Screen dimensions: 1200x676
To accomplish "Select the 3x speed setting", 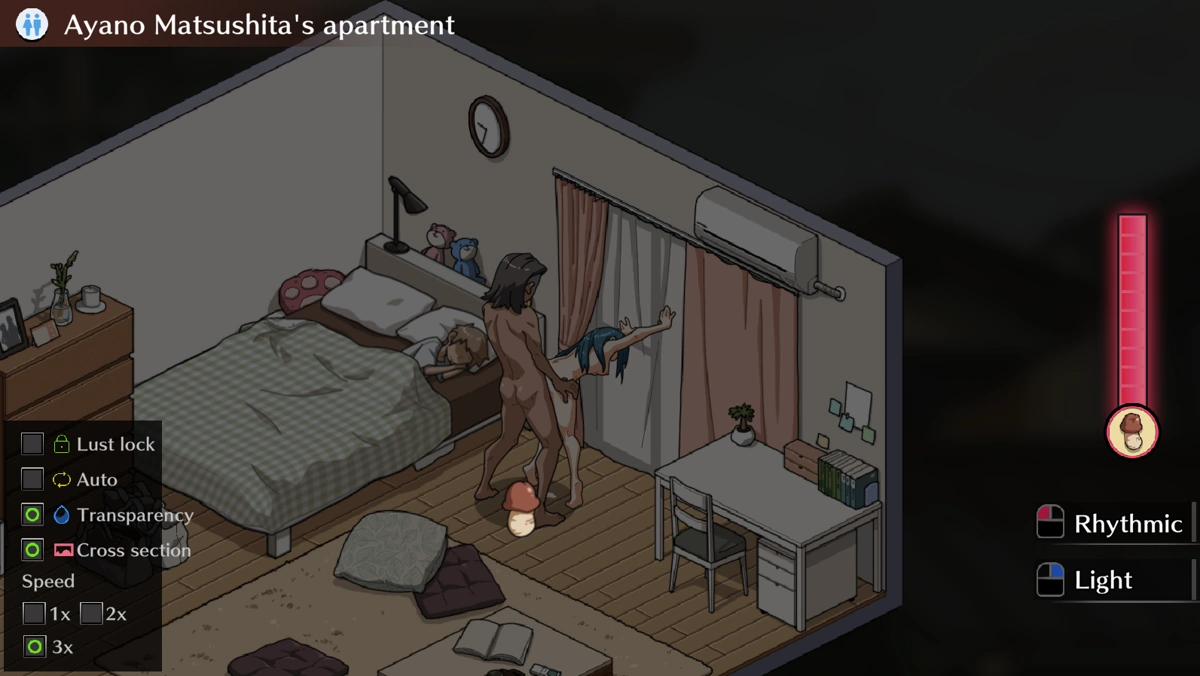I will tap(34, 647).
